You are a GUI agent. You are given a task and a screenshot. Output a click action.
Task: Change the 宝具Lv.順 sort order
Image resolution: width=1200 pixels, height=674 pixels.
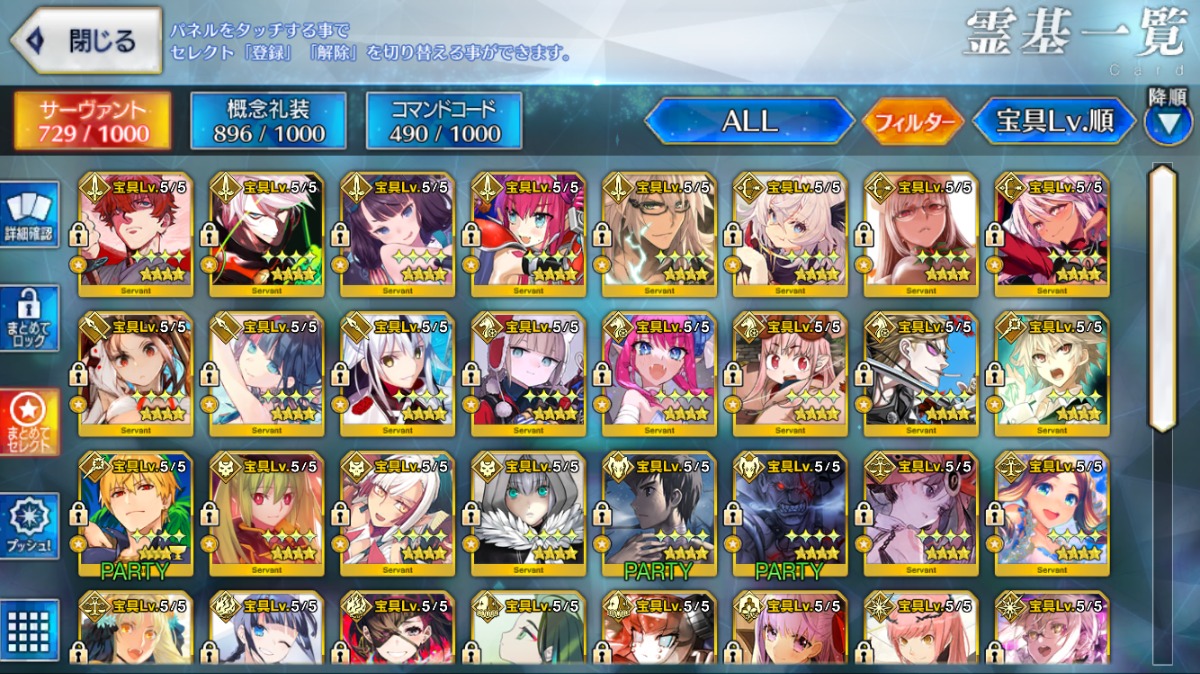pos(1055,121)
